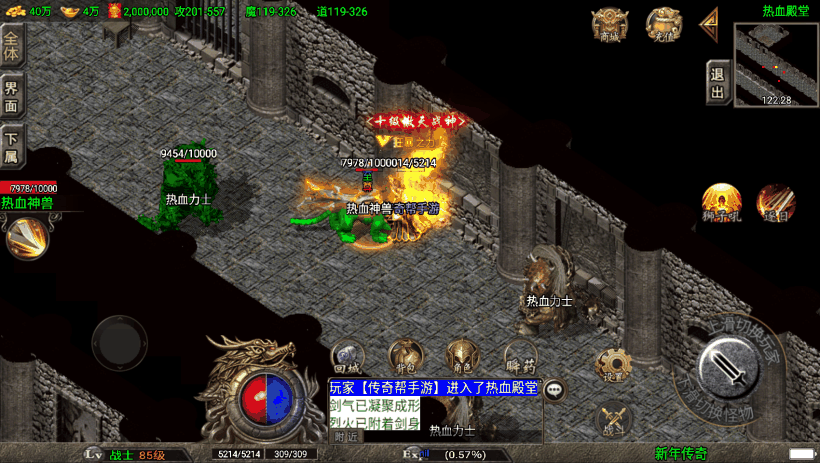
Task: Open the 设置 settings gear
Action: pyautogui.click(x=614, y=366)
